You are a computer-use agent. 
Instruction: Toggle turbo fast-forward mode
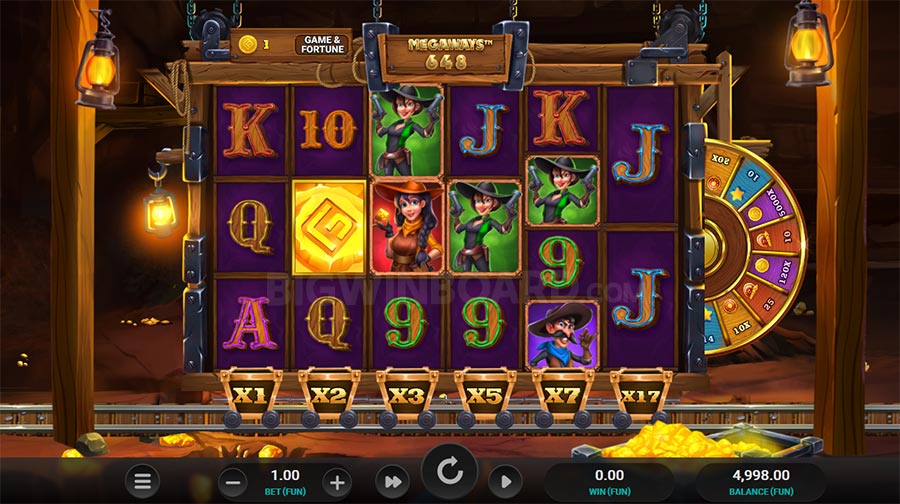tap(392, 482)
